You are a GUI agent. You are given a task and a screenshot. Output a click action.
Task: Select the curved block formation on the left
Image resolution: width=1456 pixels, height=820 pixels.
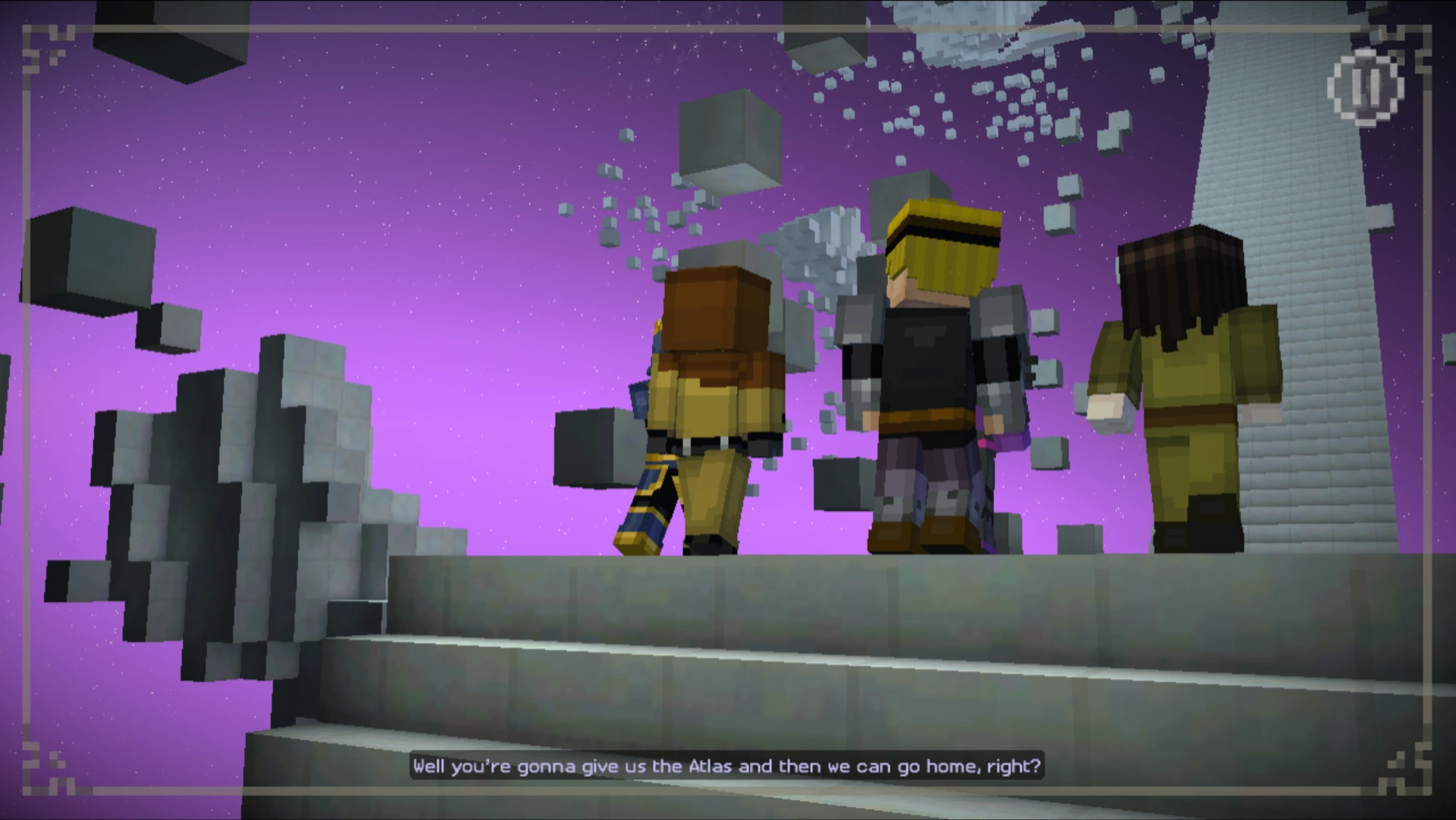251,516
